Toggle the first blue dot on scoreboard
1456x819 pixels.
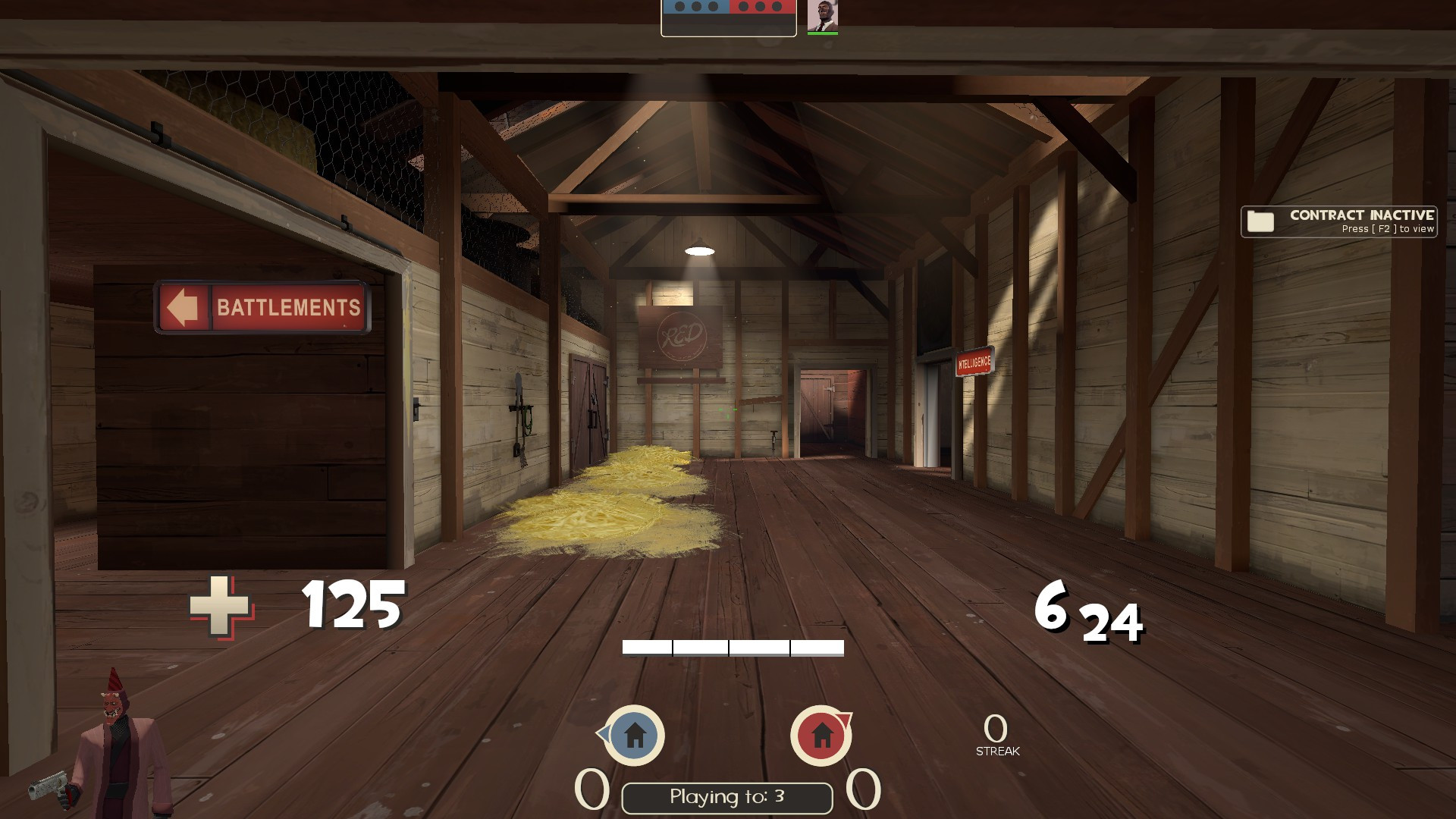679,7
